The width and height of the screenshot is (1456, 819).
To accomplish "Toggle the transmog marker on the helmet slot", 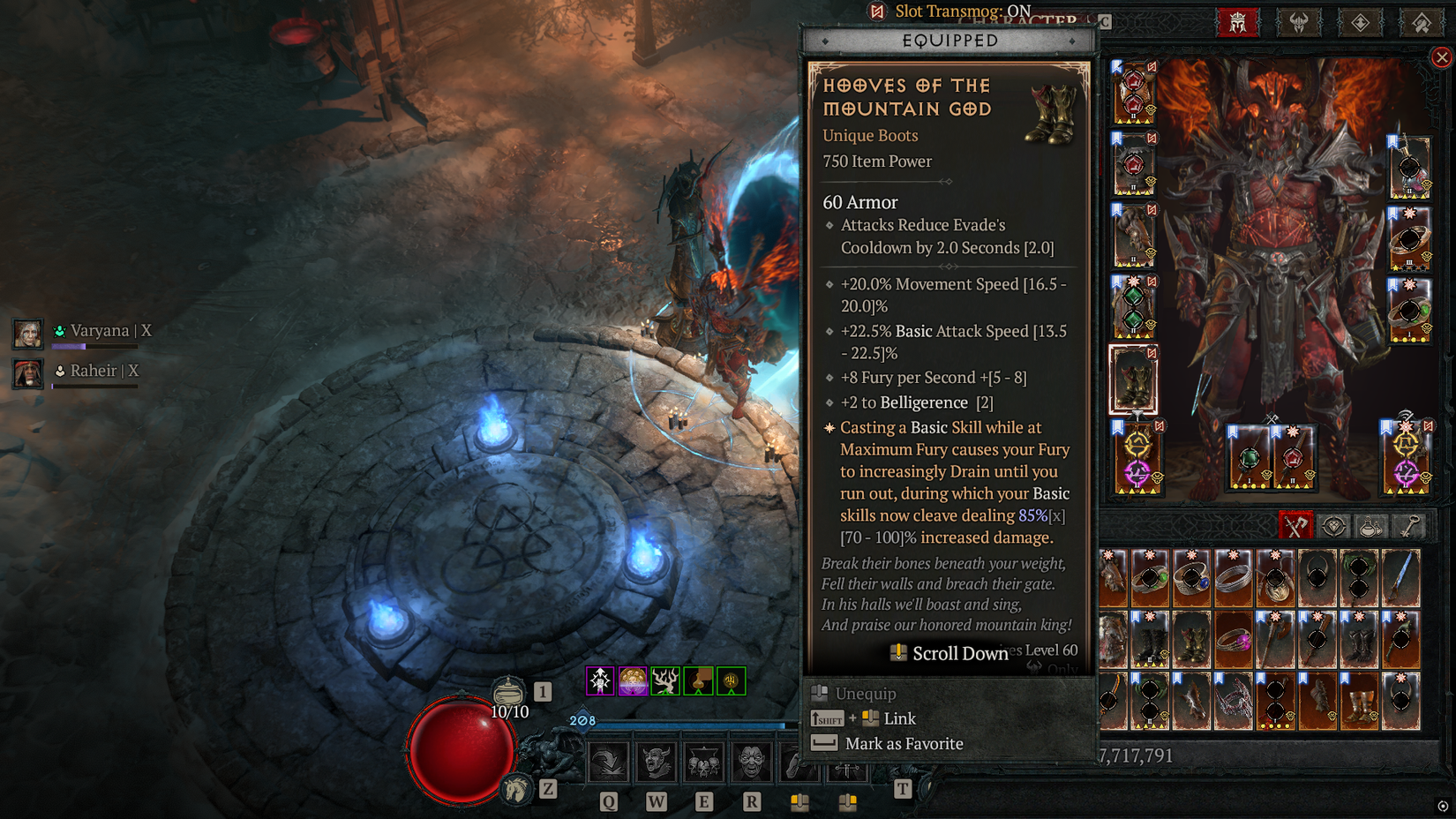I will click(1152, 67).
